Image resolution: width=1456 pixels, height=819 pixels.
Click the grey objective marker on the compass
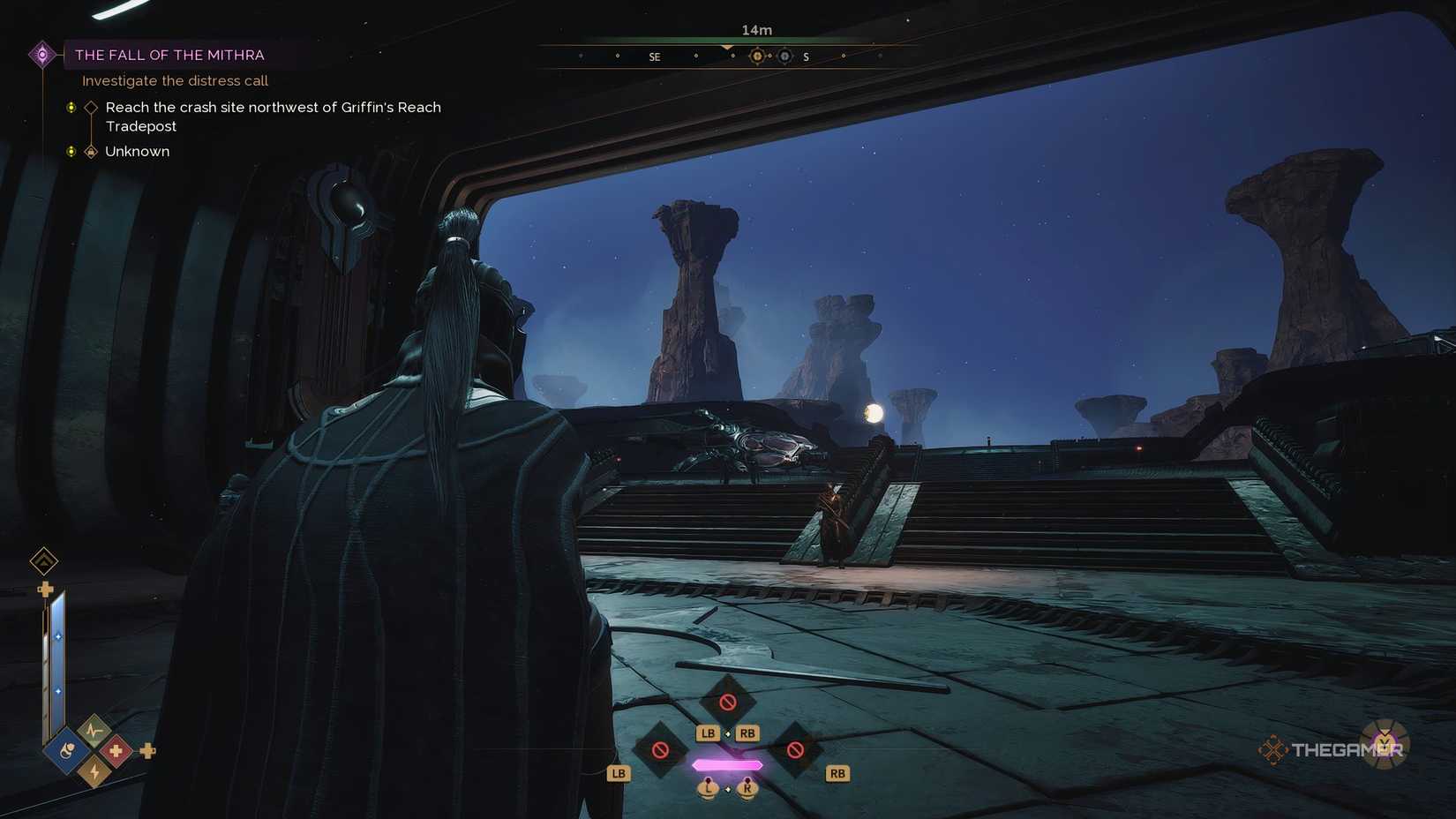pos(784,56)
